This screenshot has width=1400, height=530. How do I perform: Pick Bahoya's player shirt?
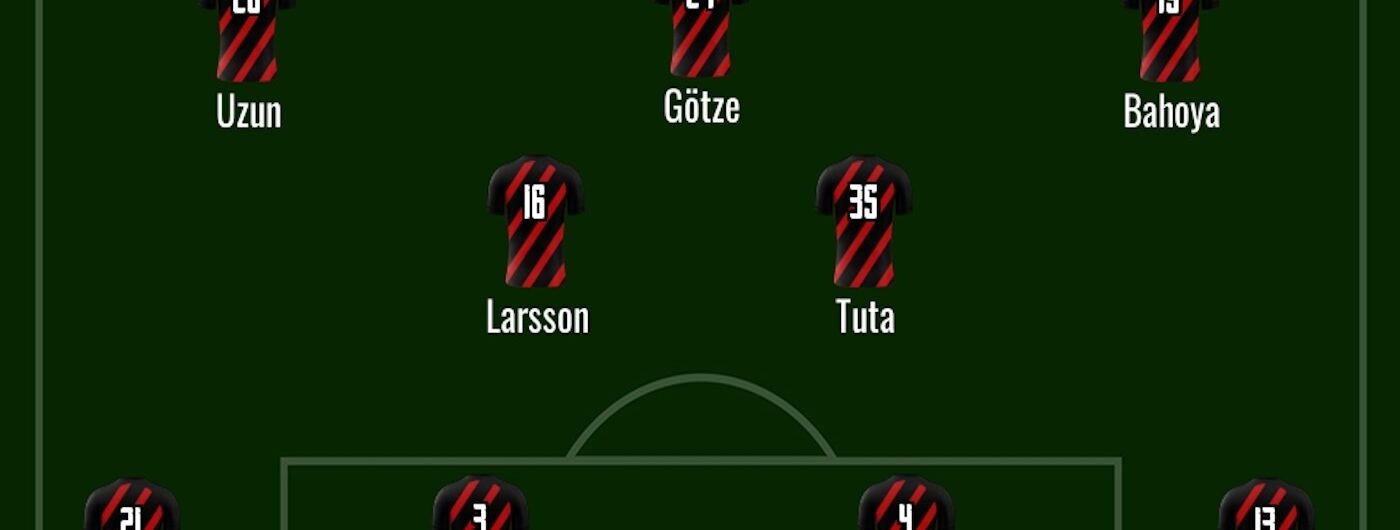pyautogui.click(x=1171, y=40)
